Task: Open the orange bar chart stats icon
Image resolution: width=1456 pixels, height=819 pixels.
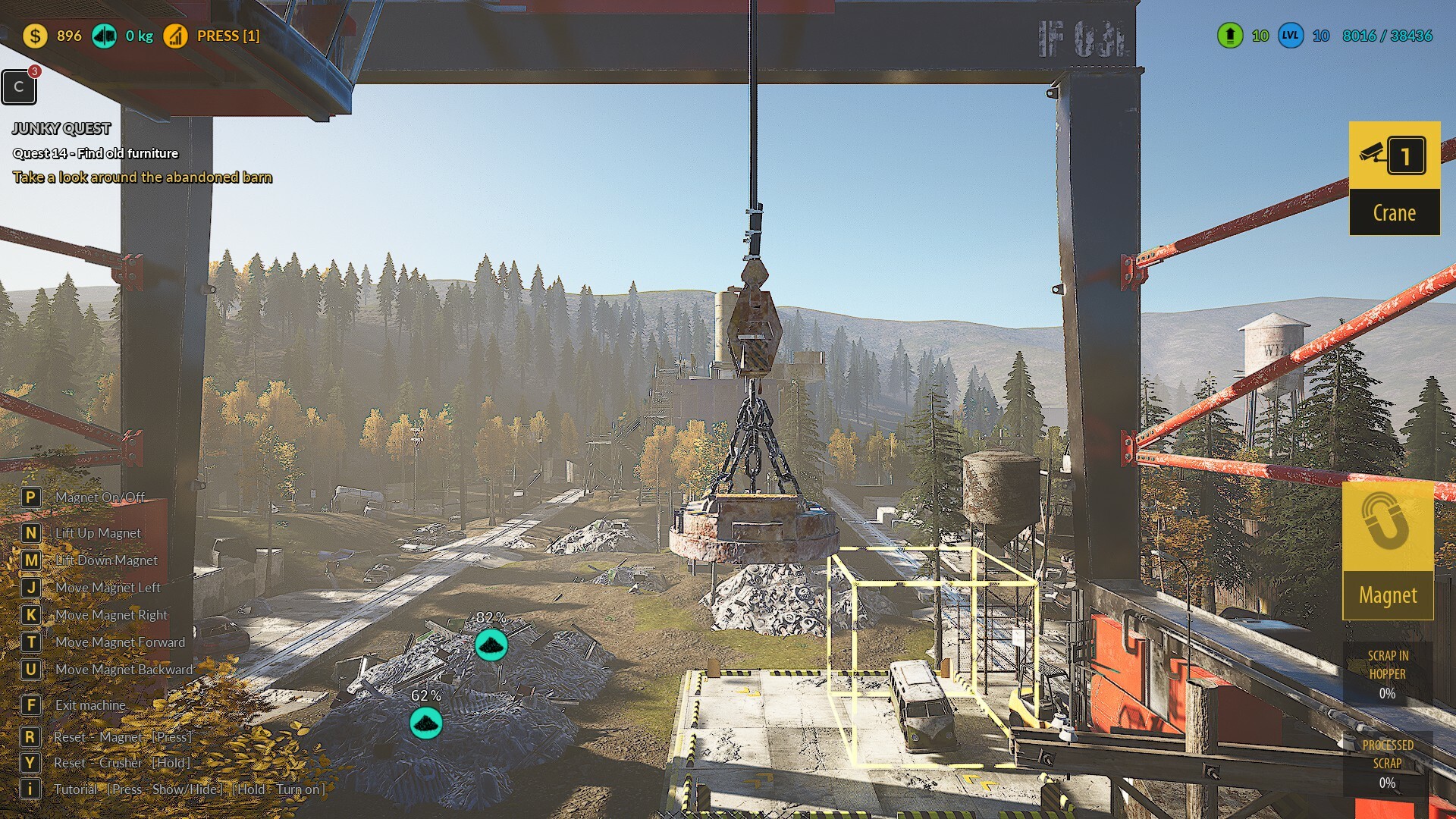Action: (175, 36)
